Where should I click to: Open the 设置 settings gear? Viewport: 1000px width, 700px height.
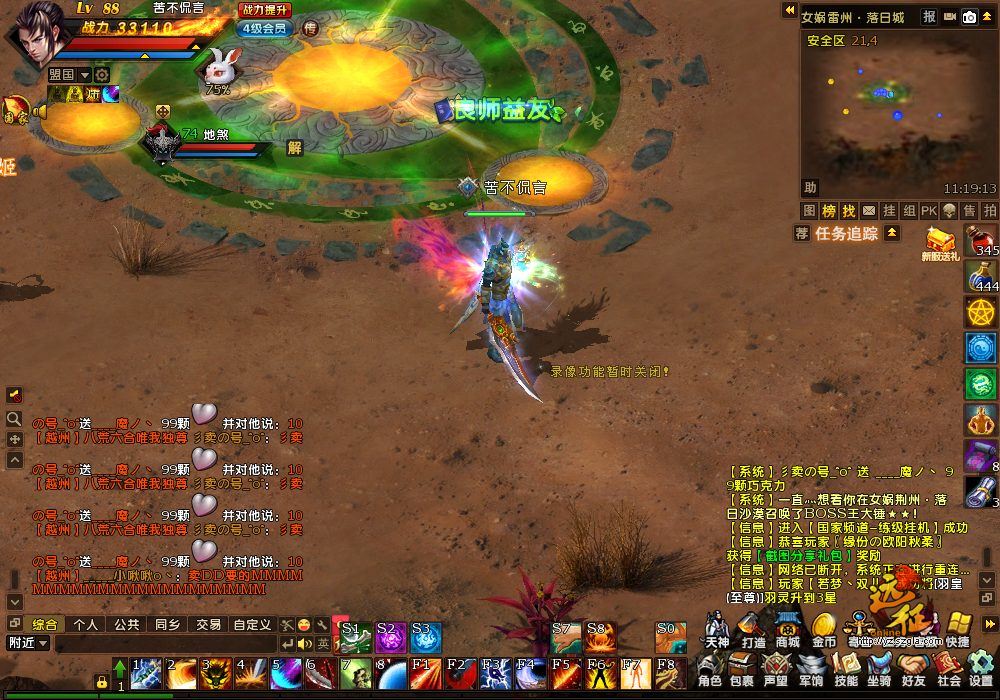980,670
